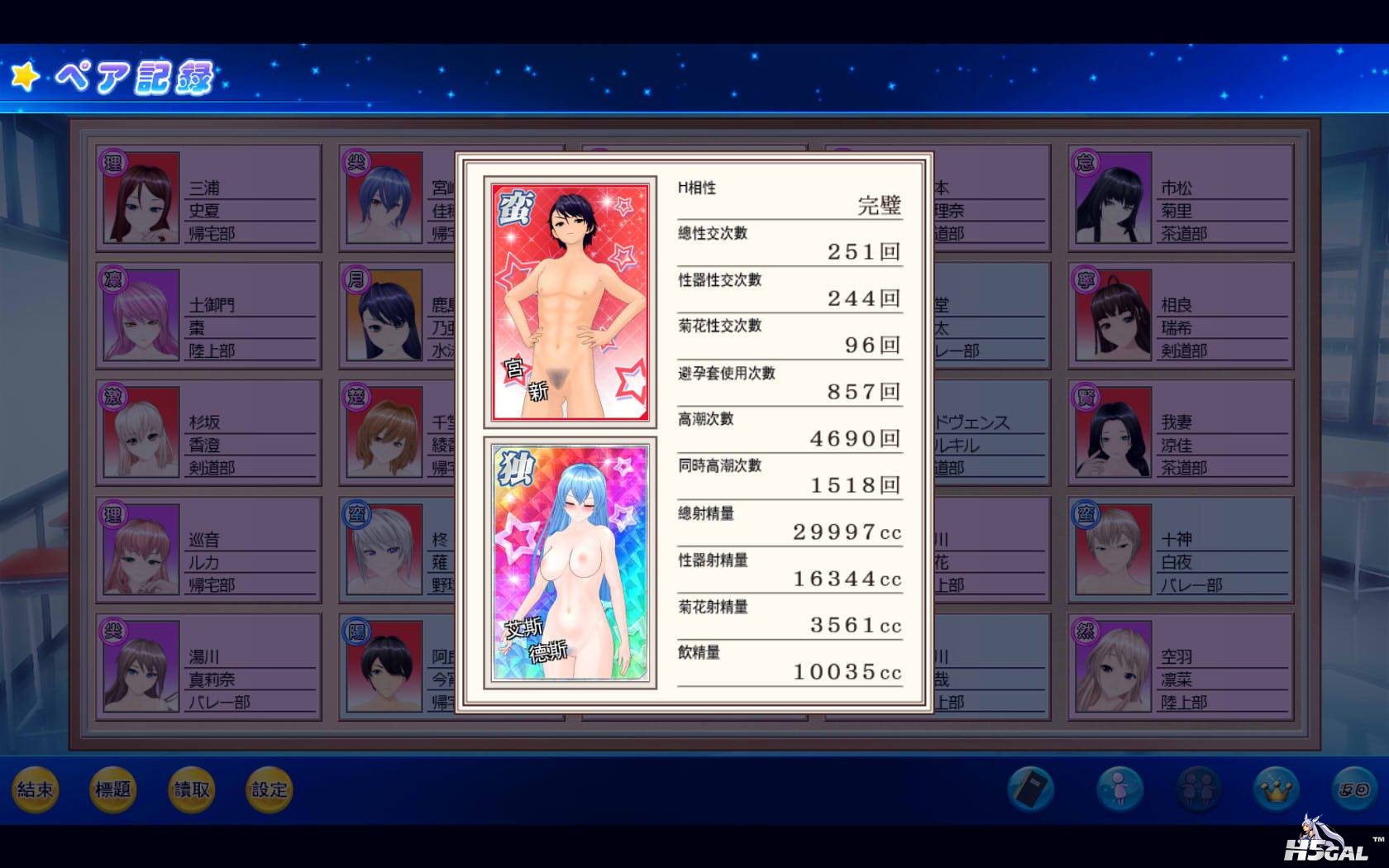Select the 巡音 ルカ character entry
The height and width of the screenshot is (868, 1389).
tap(208, 550)
